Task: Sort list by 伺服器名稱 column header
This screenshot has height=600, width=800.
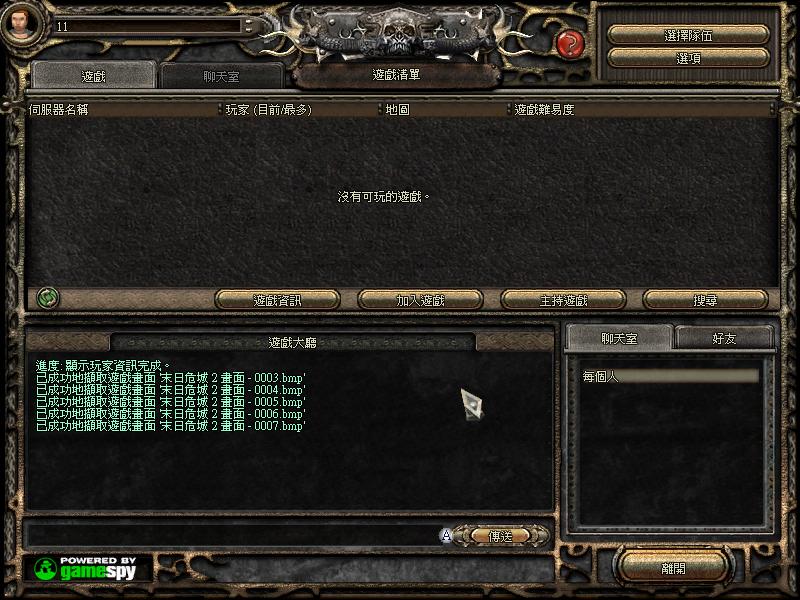Action: [120, 110]
